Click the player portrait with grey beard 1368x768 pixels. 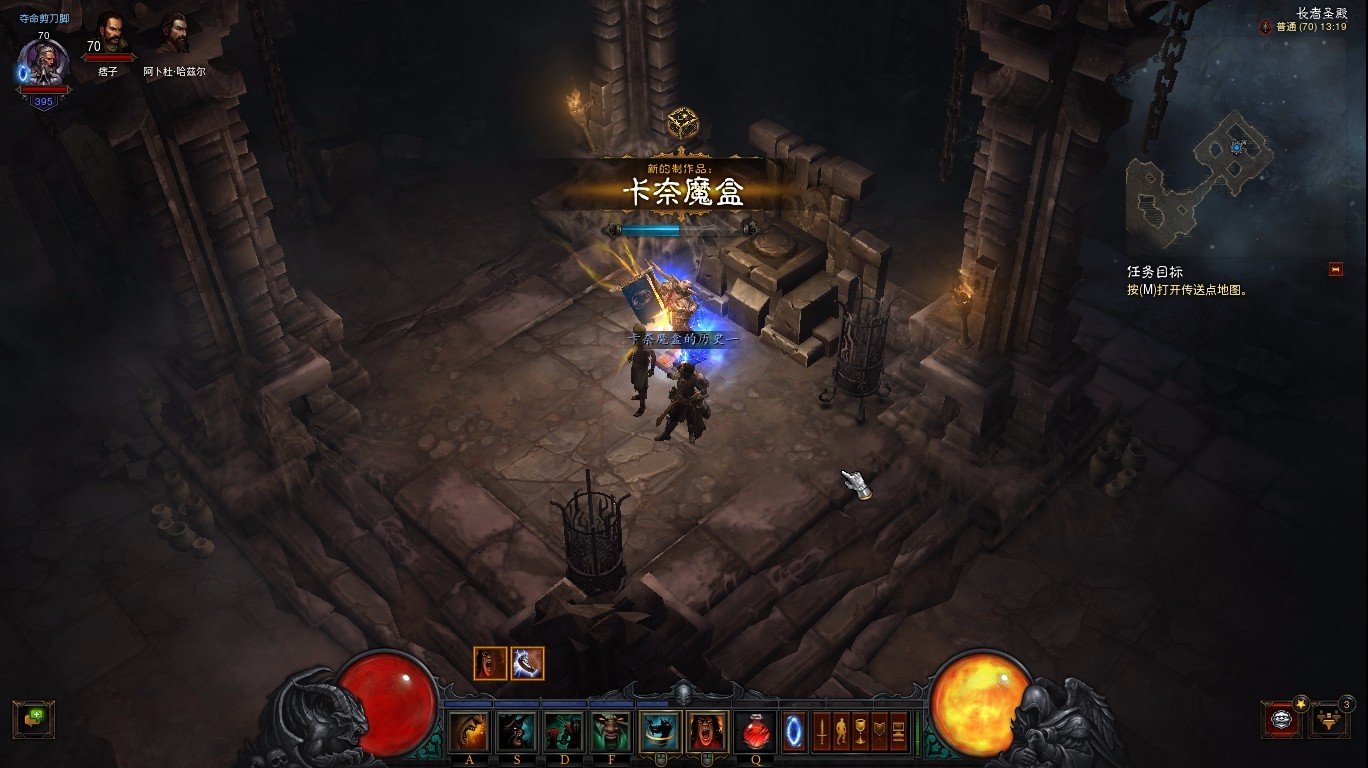click(44, 62)
